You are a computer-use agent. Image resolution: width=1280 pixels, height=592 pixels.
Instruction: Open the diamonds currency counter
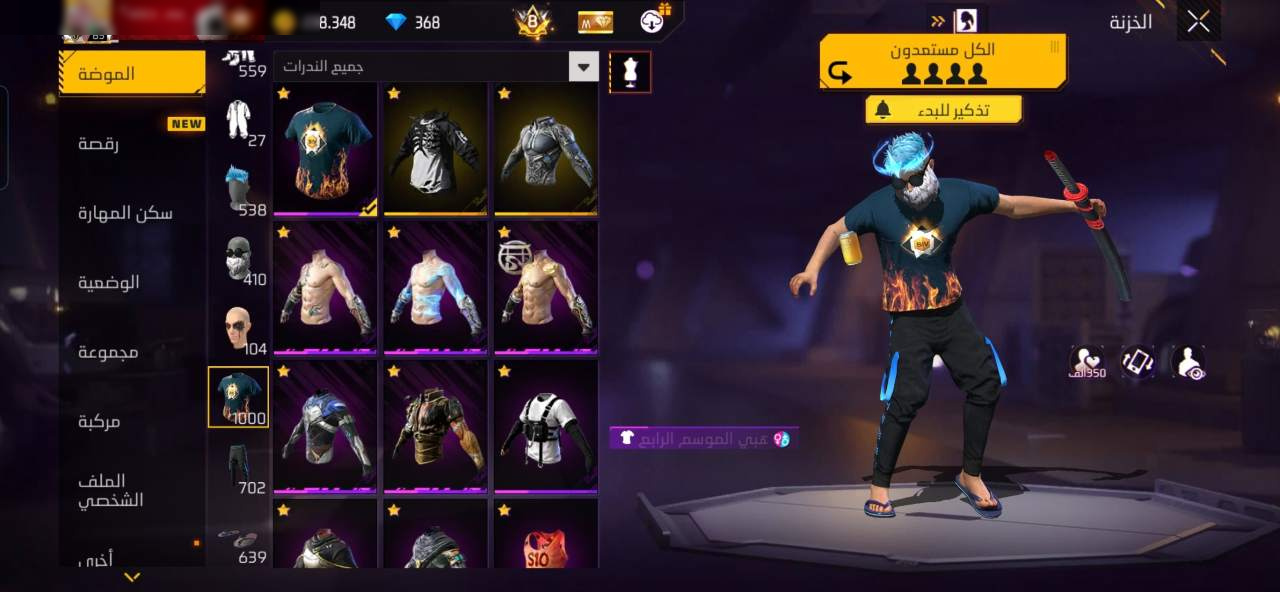click(413, 22)
